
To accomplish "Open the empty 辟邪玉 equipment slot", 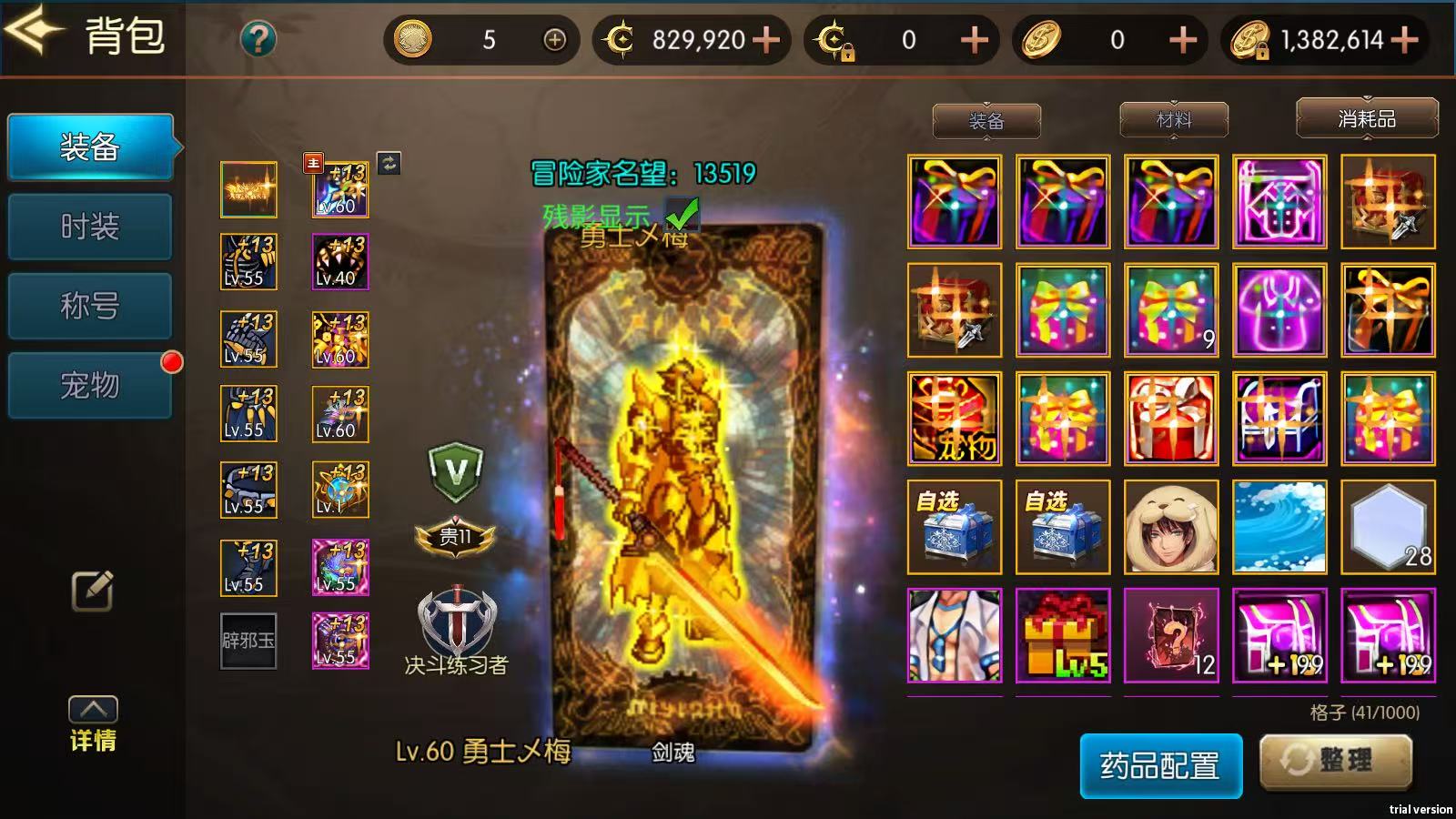I will [248, 642].
